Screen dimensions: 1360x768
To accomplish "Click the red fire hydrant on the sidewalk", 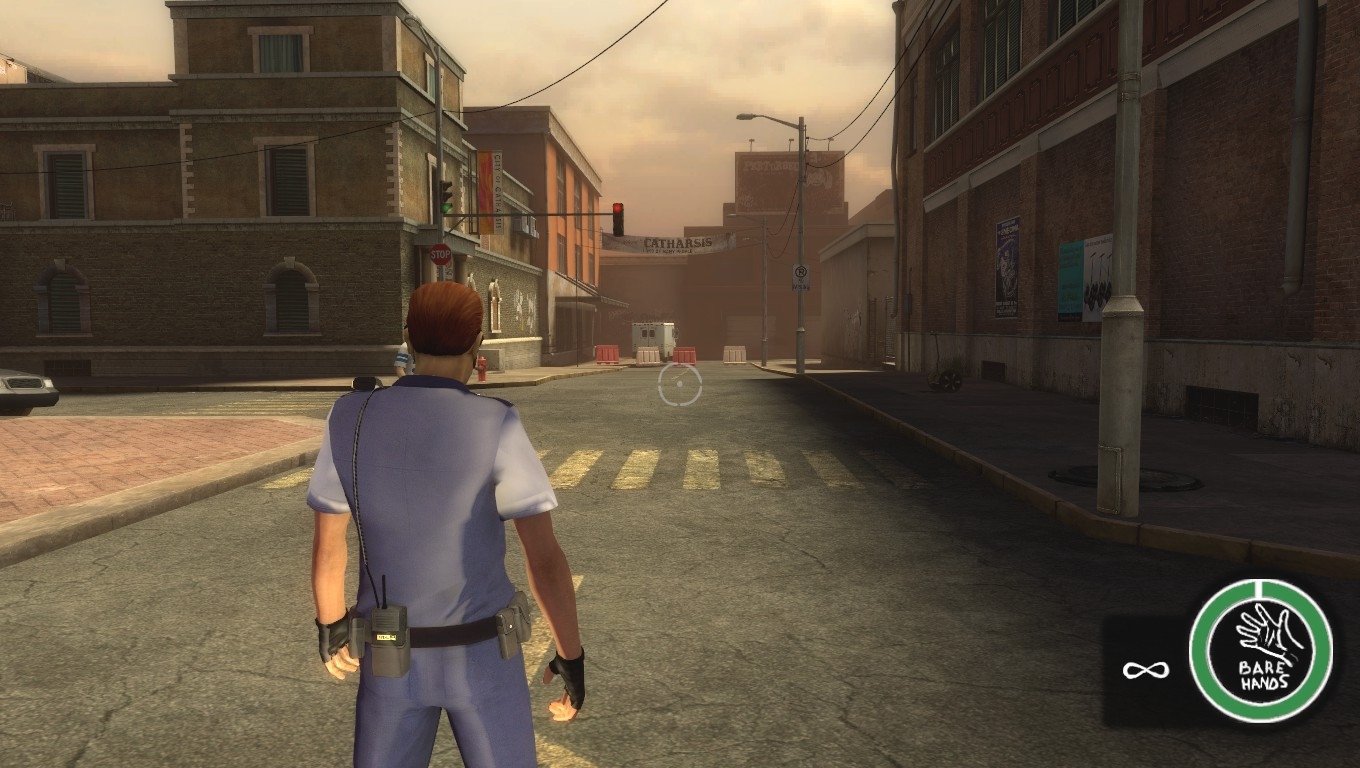I will pyautogui.click(x=481, y=369).
